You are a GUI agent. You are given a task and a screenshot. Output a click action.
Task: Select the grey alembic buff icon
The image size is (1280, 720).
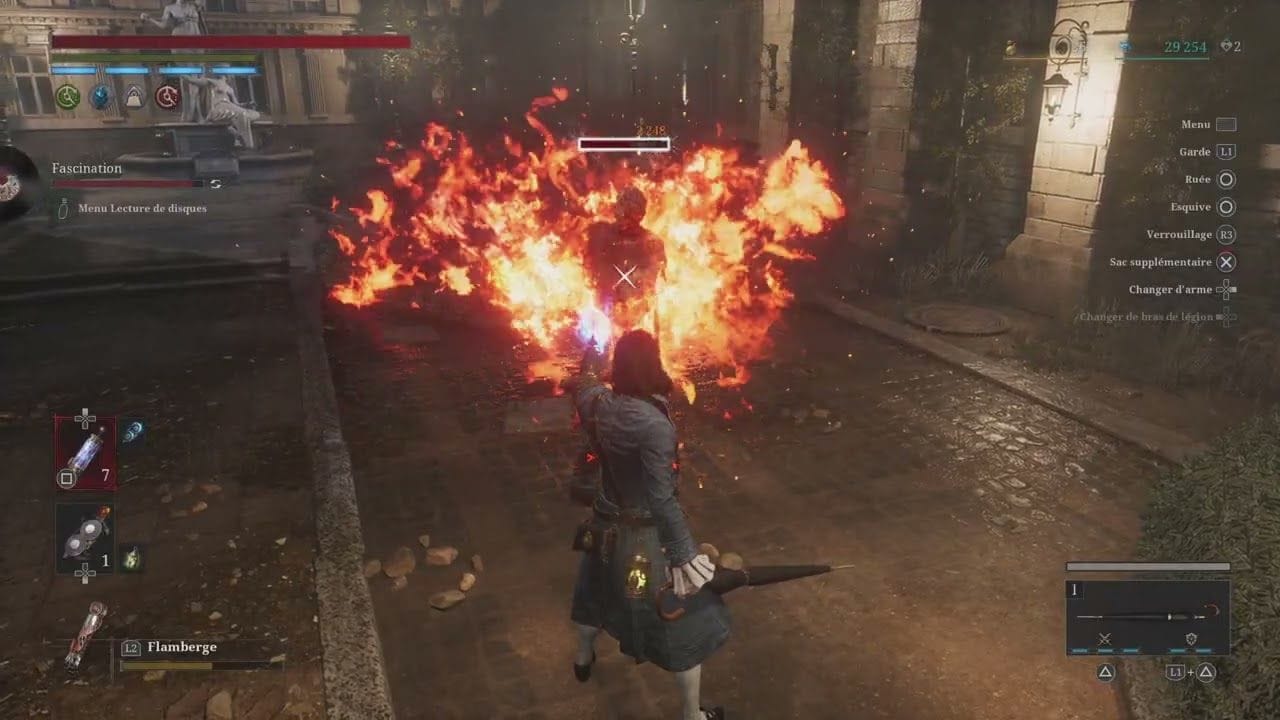(x=133, y=98)
